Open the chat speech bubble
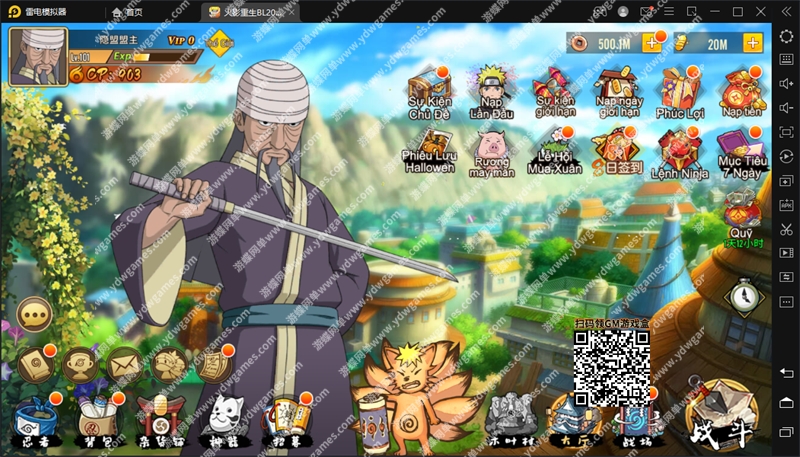Screen dimensions: 800x457 click(x=36, y=314)
